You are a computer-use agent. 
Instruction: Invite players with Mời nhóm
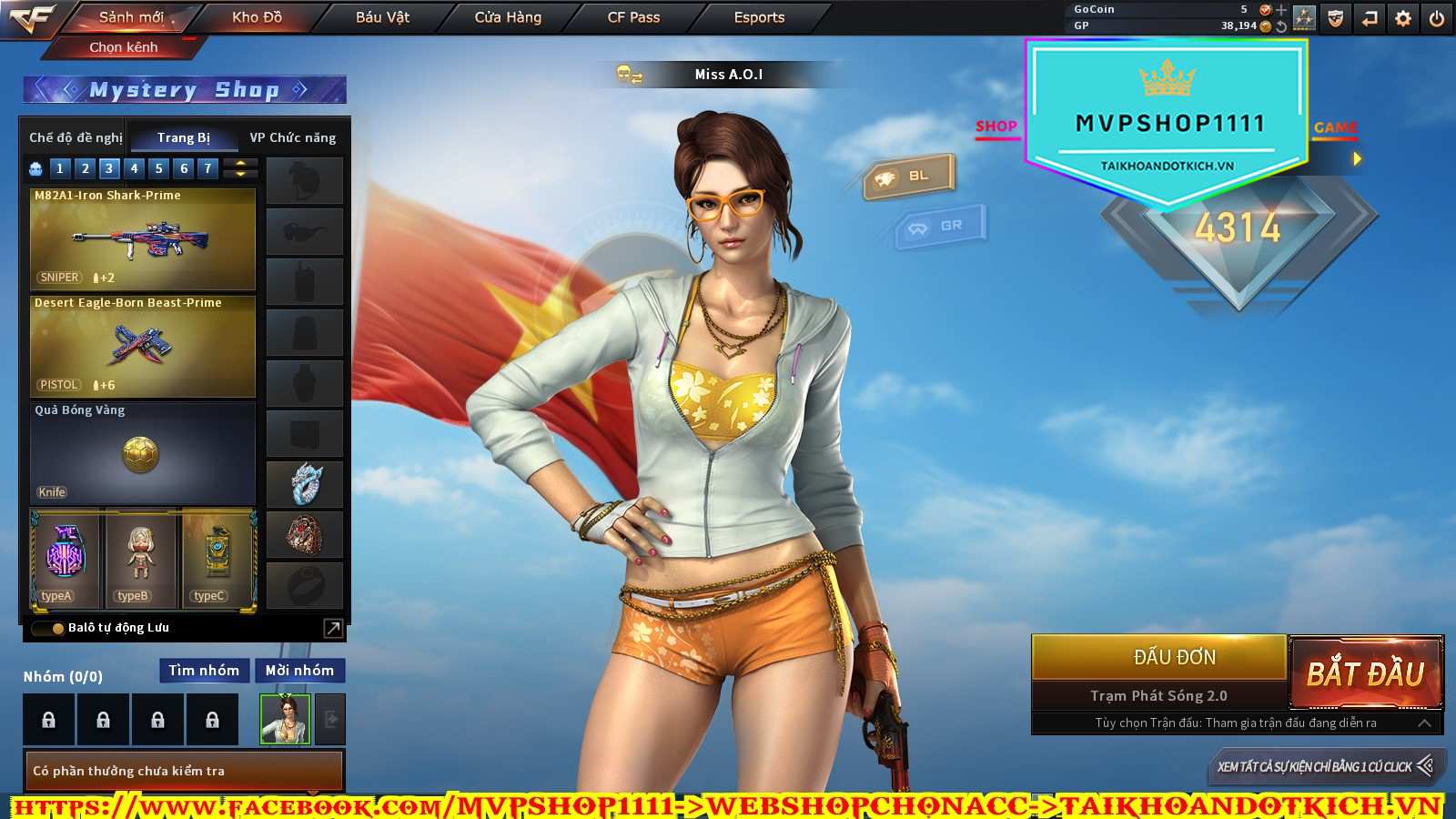299,671
